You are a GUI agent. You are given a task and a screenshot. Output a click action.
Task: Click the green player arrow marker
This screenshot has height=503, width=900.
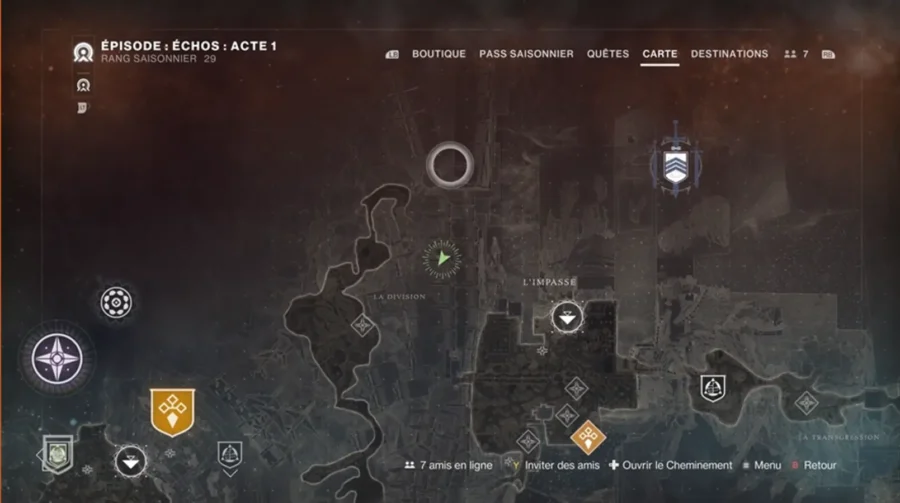442,259
